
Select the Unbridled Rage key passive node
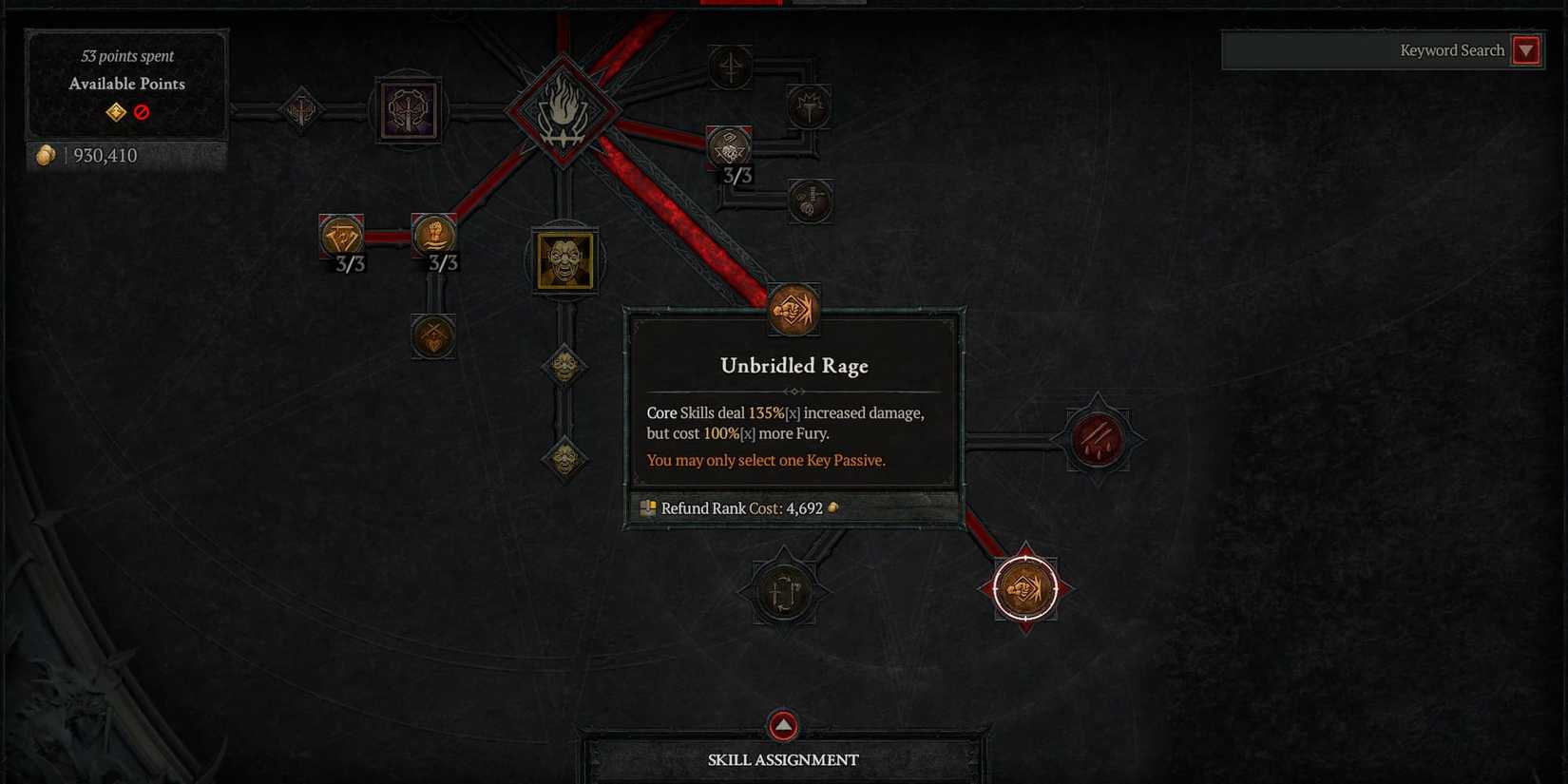(792, 310)
